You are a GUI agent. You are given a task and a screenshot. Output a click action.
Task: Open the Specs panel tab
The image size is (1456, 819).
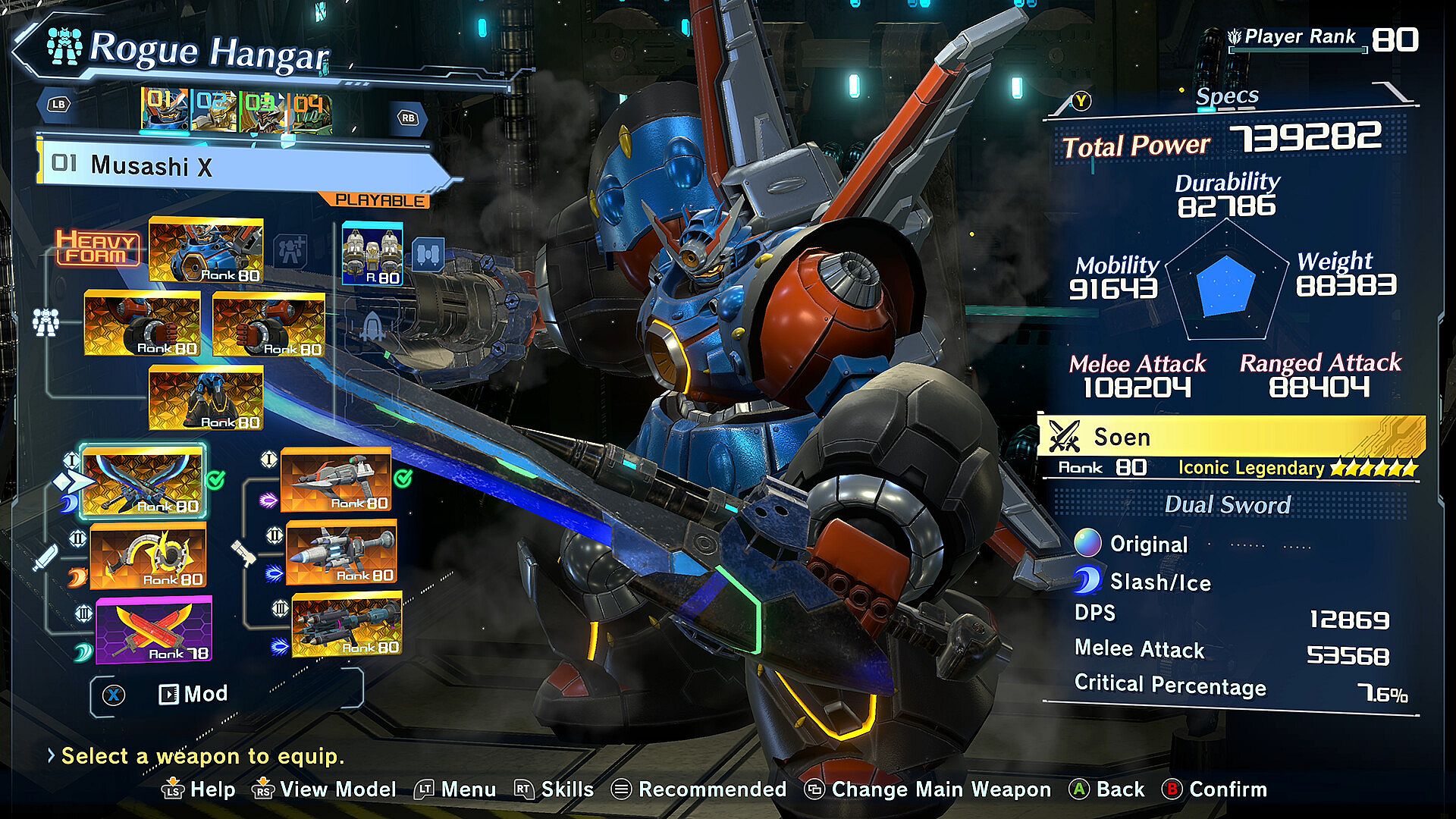(1226, 96)
